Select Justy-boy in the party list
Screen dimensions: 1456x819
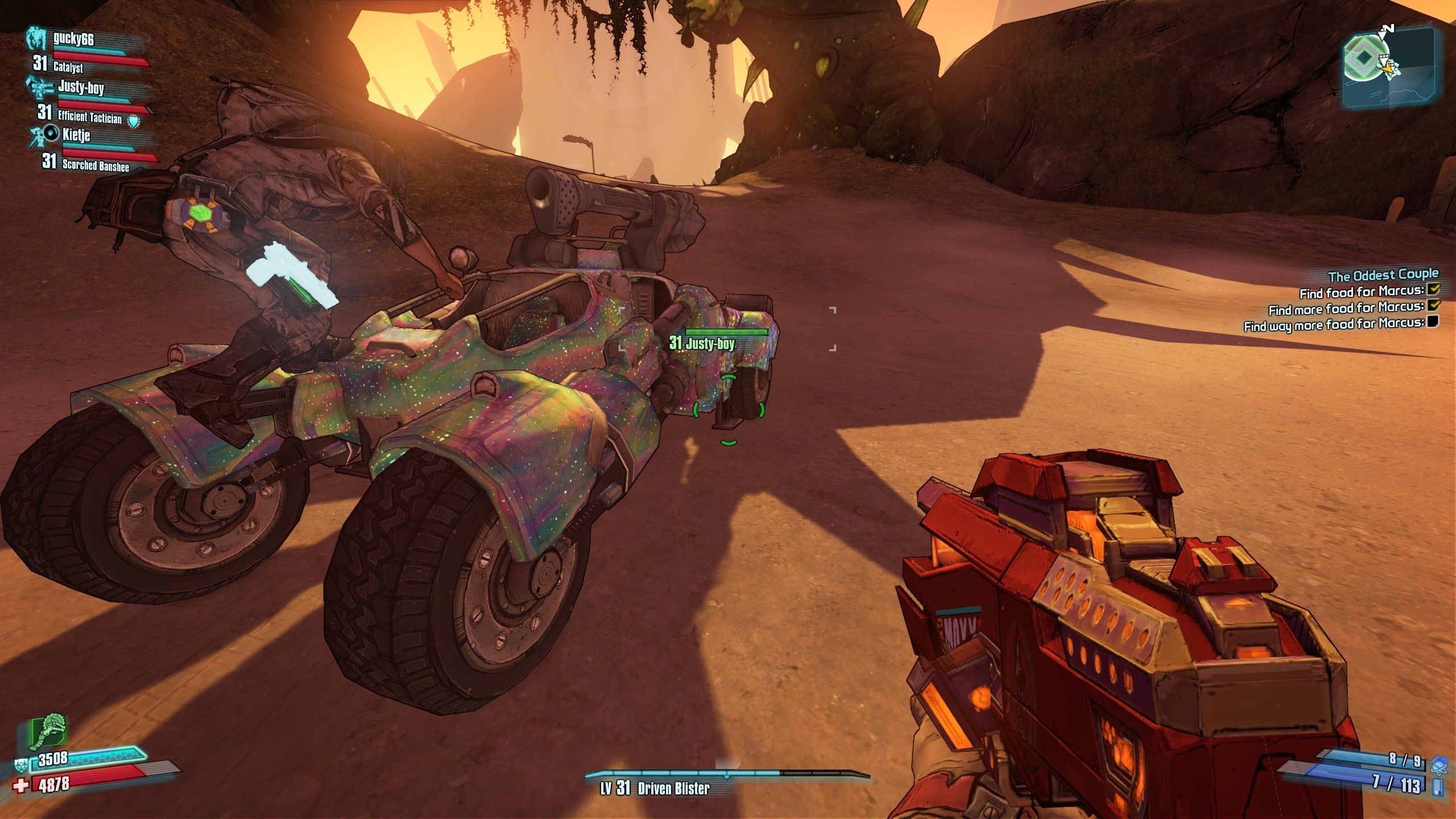click(x=81, y=88)
